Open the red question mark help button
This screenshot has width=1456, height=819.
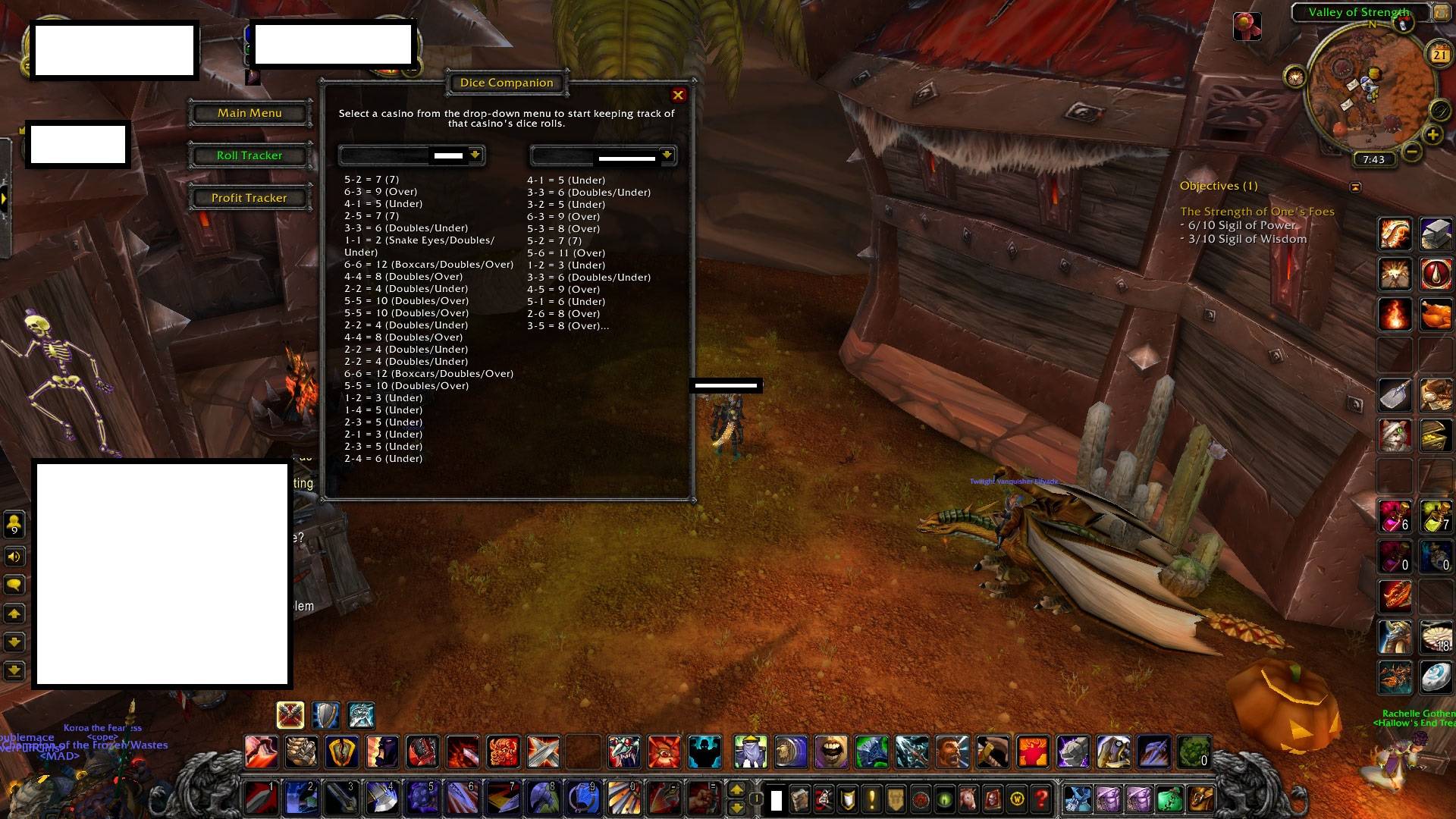(1042, 799)
